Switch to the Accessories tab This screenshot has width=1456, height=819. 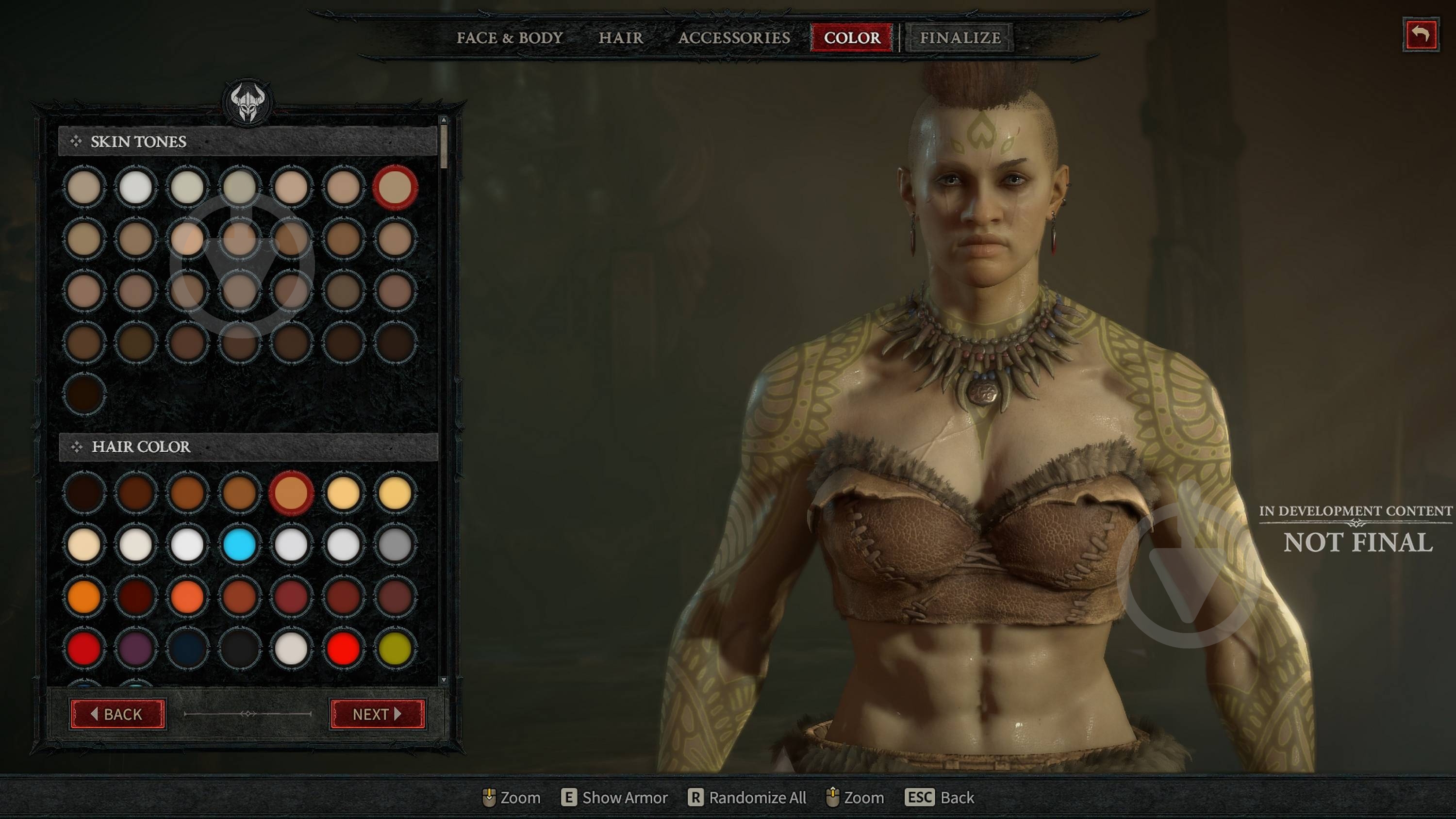(x=735, y=38)
